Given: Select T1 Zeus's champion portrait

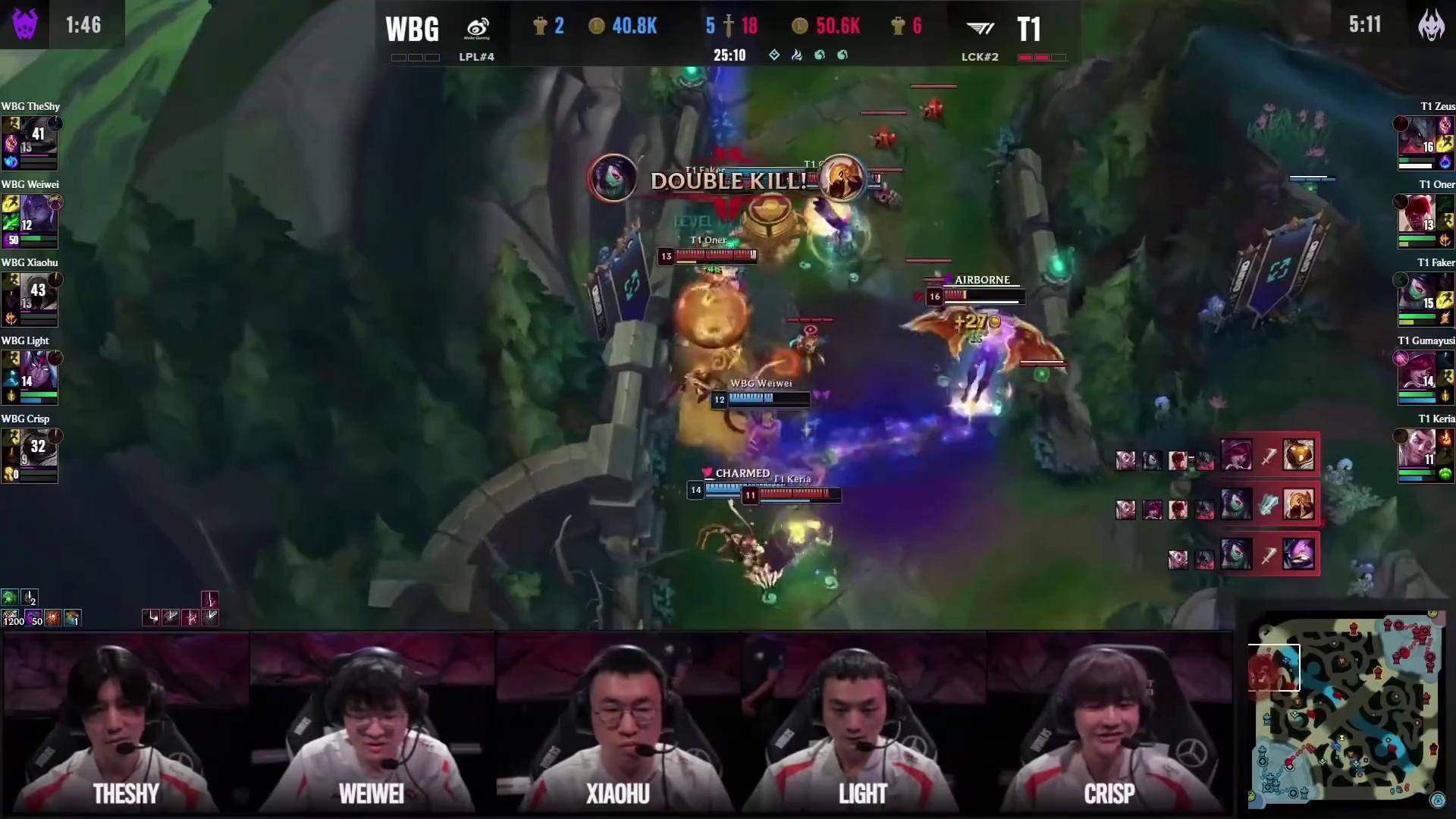Looking at the screenshot, I should pos(1417,138).
